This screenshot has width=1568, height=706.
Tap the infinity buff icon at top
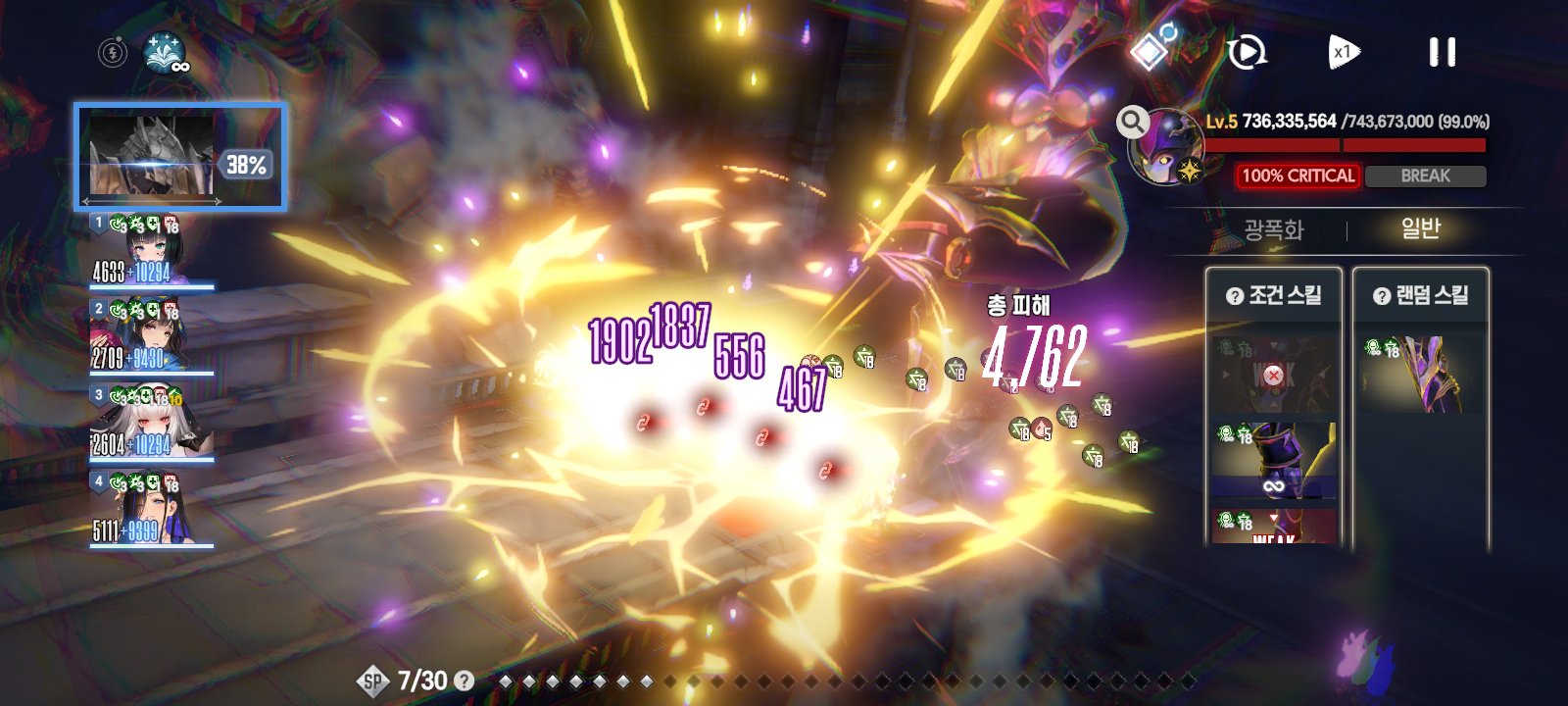(166, 53)
